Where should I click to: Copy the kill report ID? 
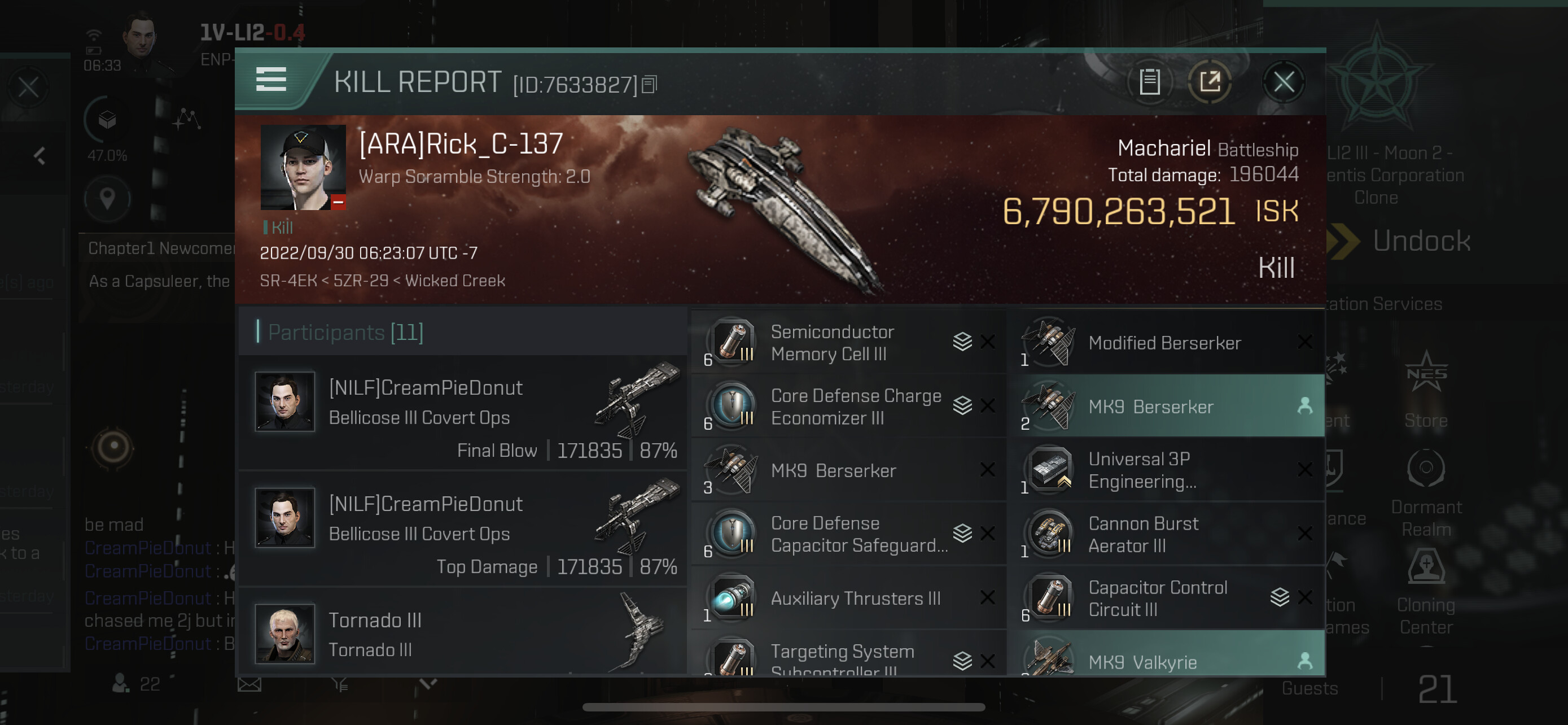coord(650,85)
